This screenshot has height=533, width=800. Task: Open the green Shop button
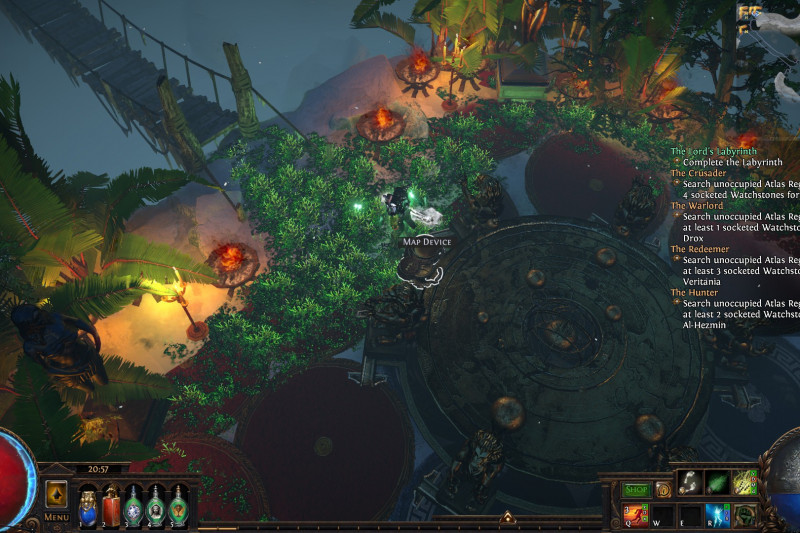(x=637, y=490)
